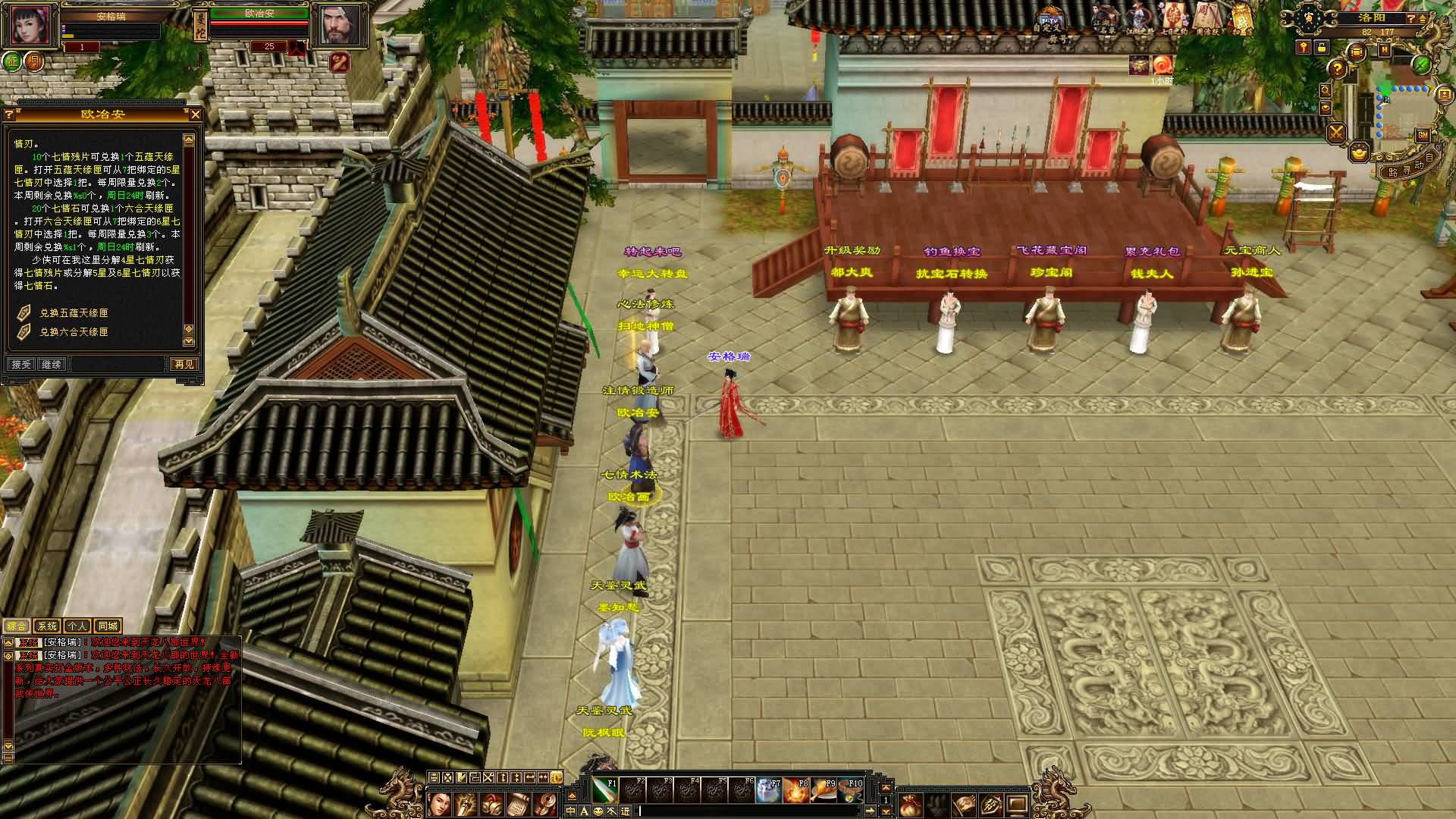Activate the F1 green blade skill
1456x819 pixels.
[x=604, y=790]
